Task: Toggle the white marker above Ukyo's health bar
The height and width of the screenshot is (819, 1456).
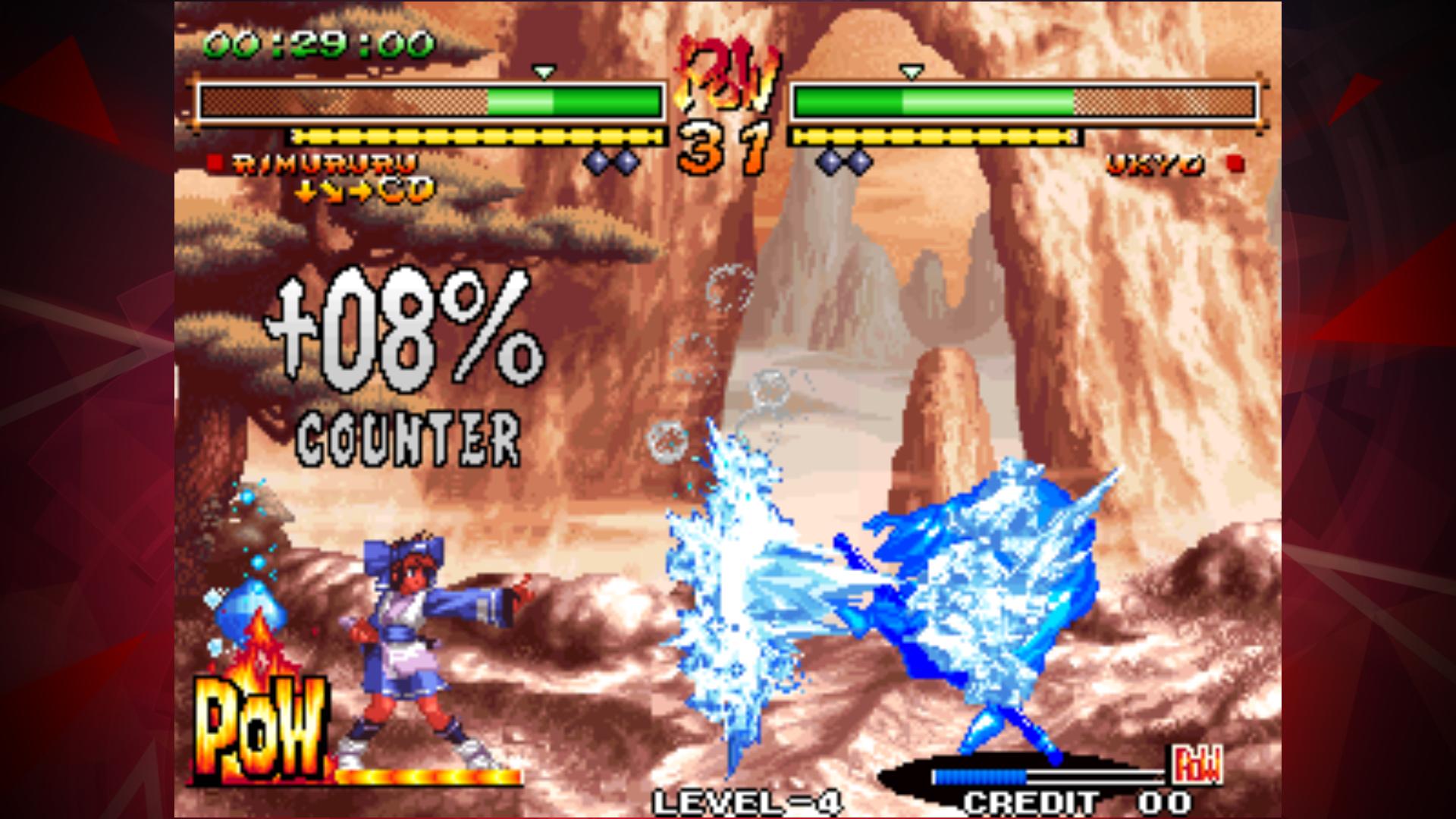Action: pyautogui.click(x=910, y=72)
